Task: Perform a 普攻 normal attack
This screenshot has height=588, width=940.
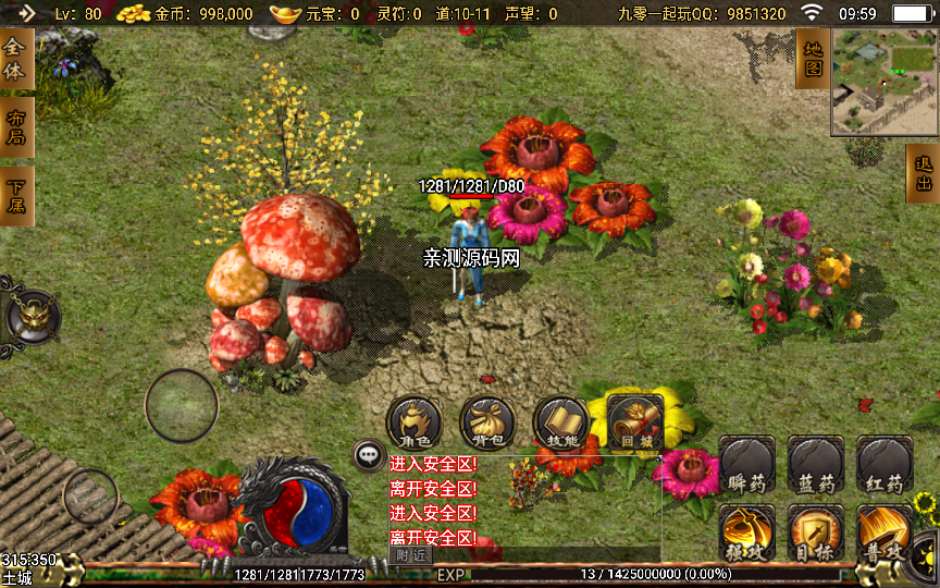Action: 884,533
